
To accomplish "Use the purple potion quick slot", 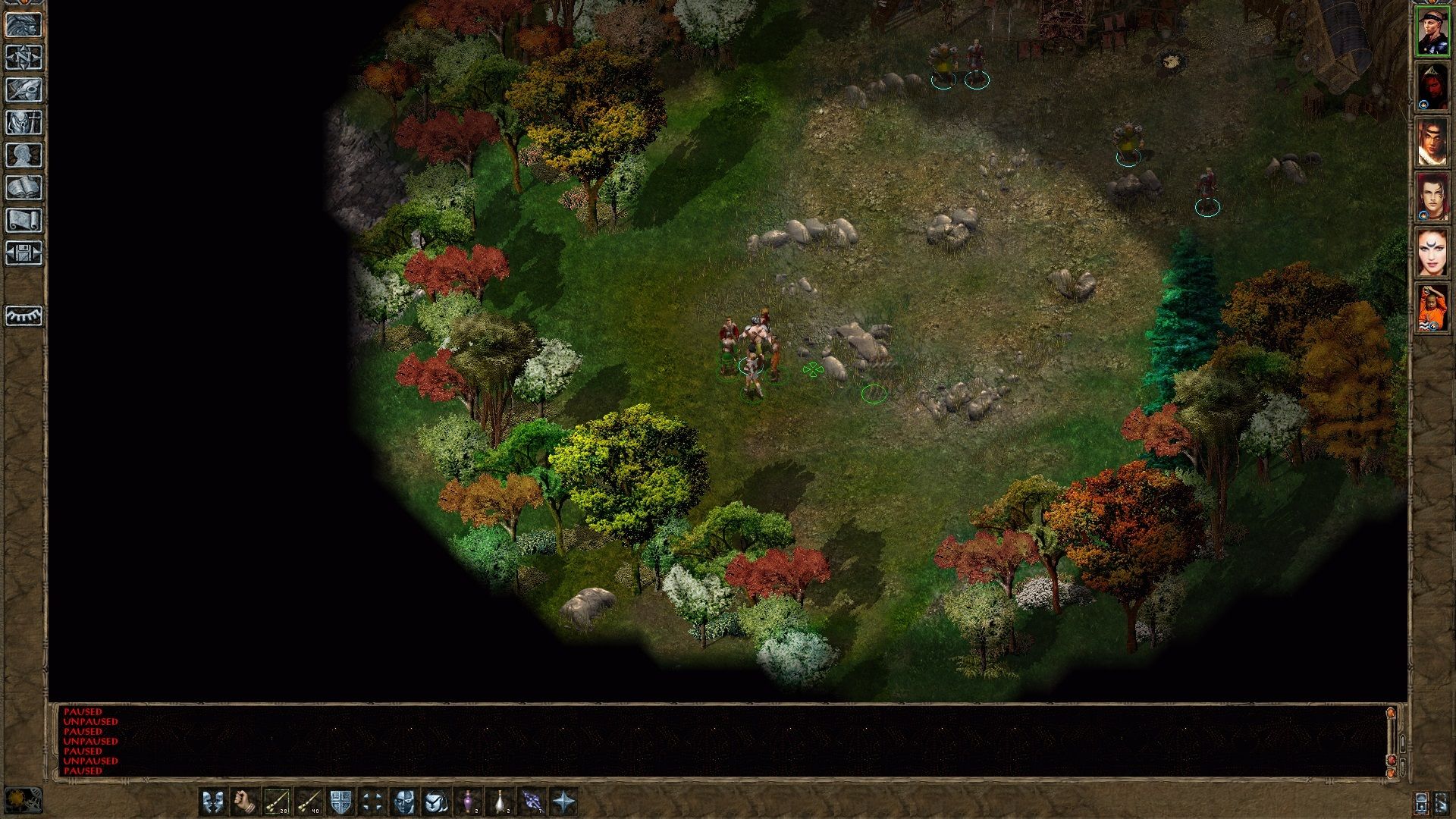I will (469, 801).
